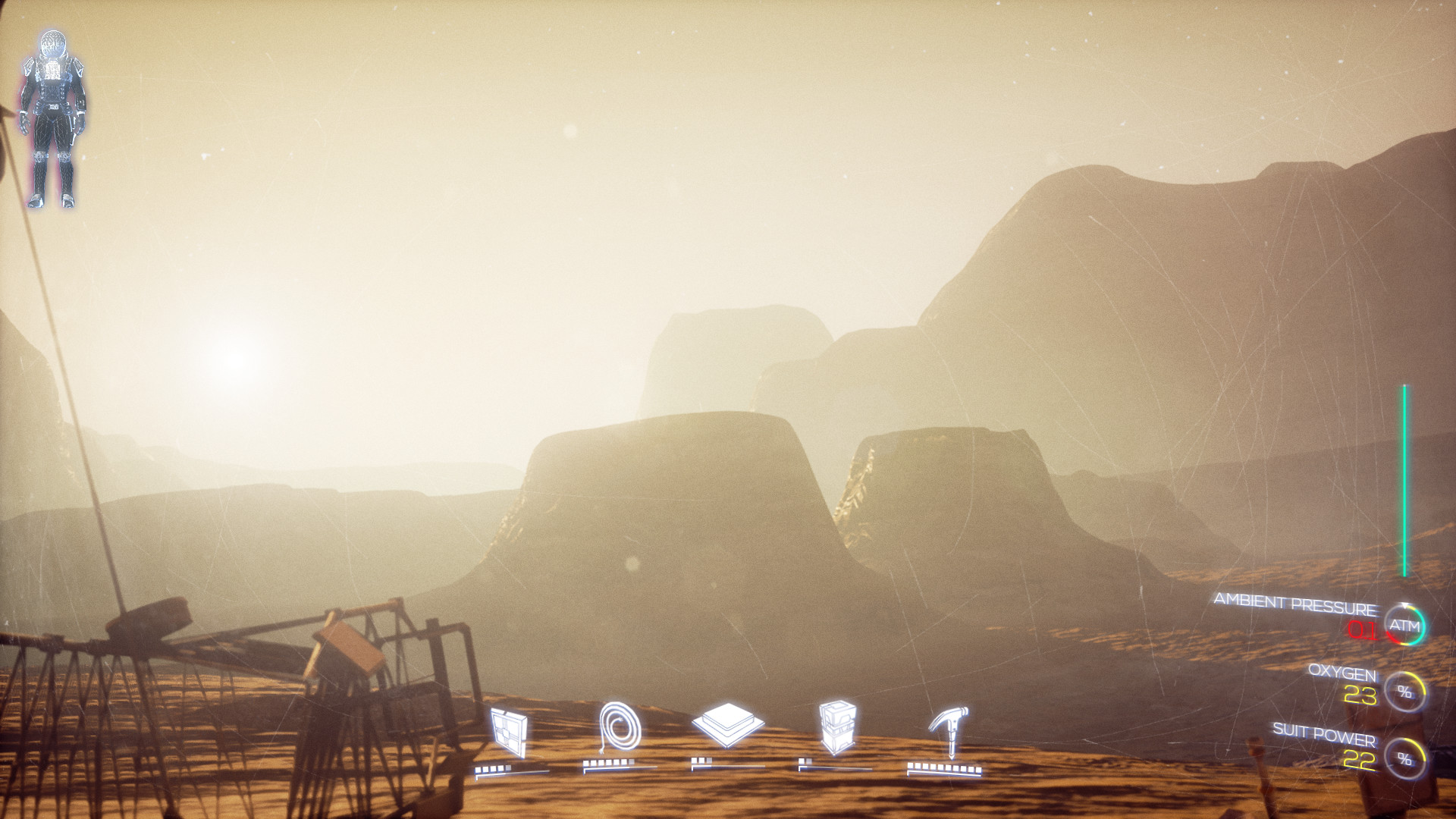Click the SUIT POWER label
This screenshot has width=1456, height=819.
click(x=1326, y=735)
